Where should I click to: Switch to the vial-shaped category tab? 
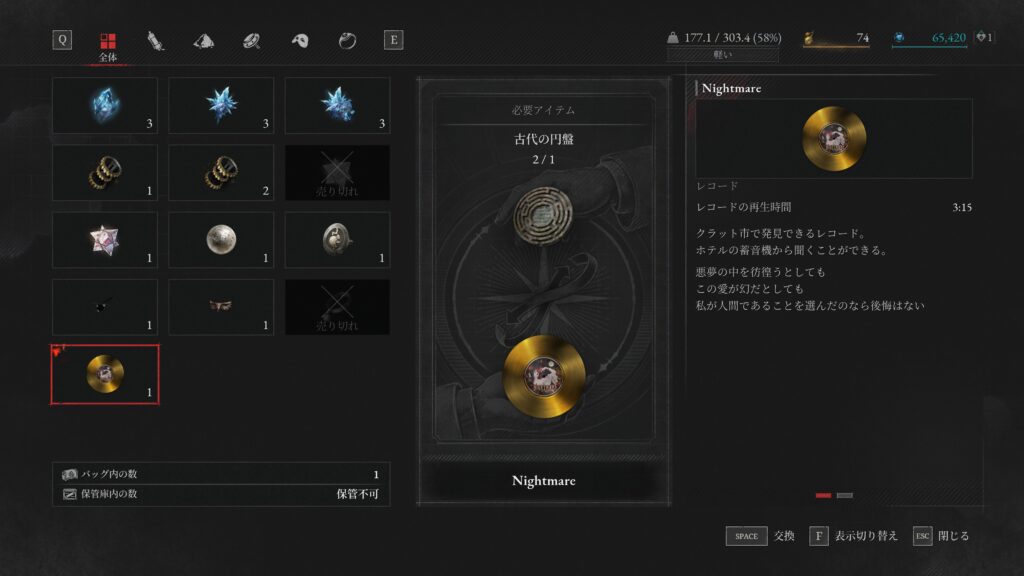coord(155,41)
